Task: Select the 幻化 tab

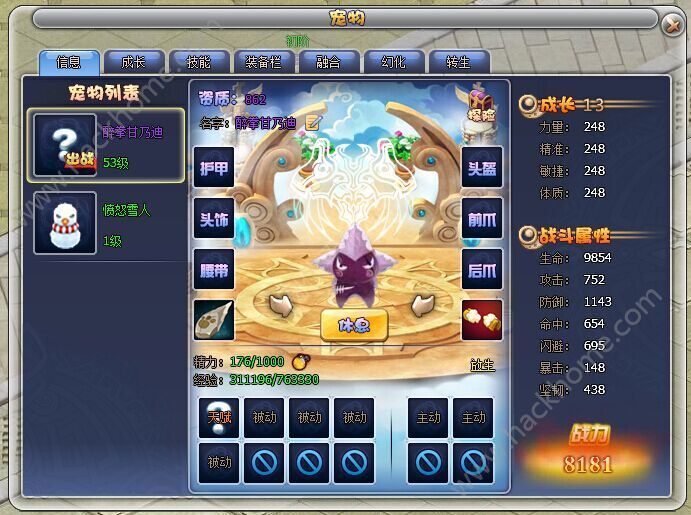Action: [393, 62]
